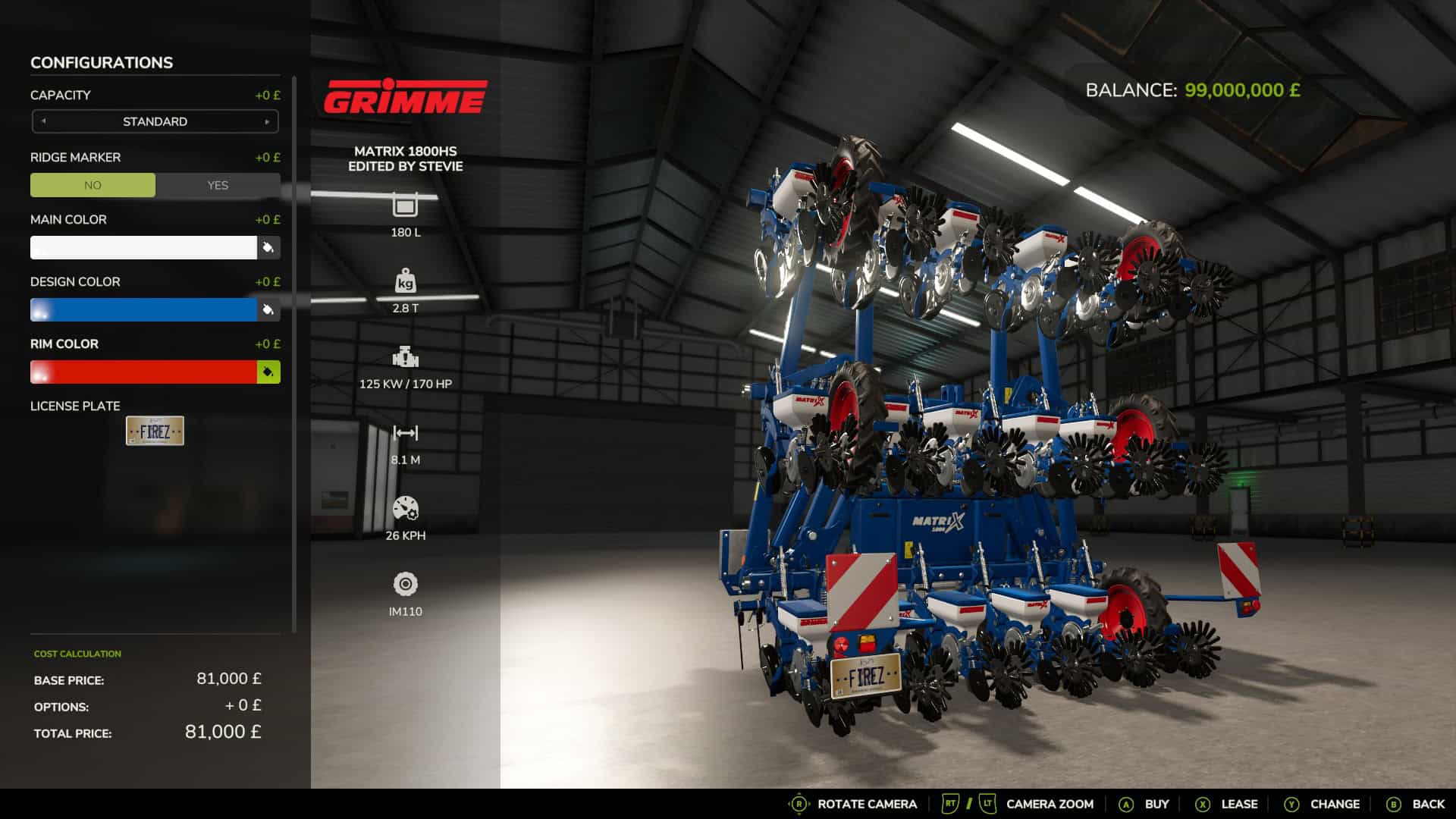Go back from the configuration screen
The image size is (1456, 819).
[1416, 804]
